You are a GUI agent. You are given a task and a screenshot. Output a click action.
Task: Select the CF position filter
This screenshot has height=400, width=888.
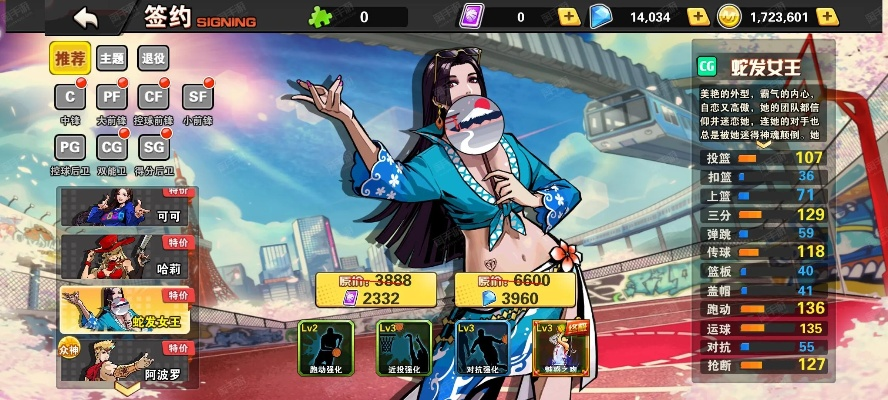click(153, 97)
